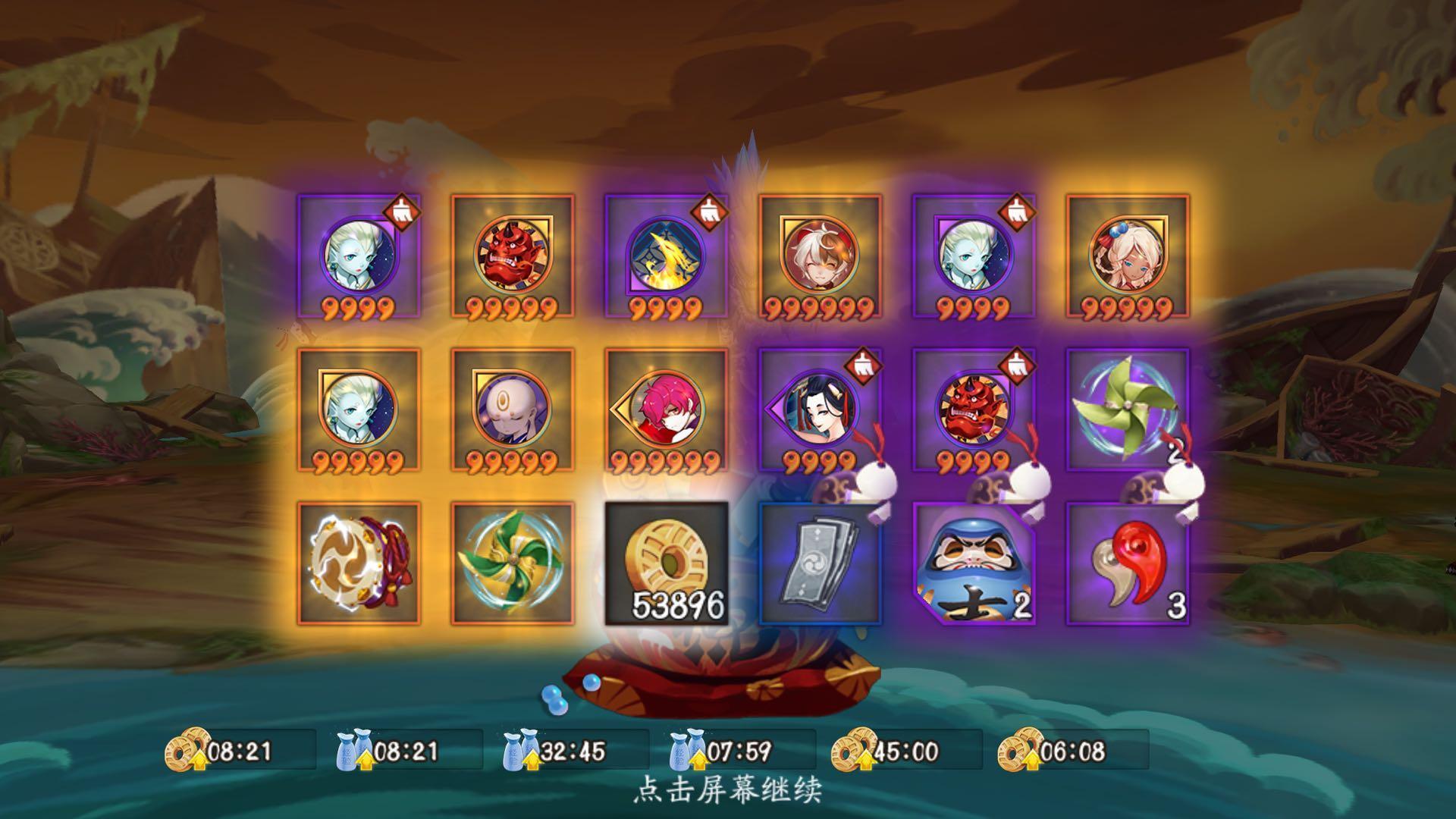The image size is (1456, 819).
Task: Choose the bald monk shikigami reward
Action: click(512, 409)
